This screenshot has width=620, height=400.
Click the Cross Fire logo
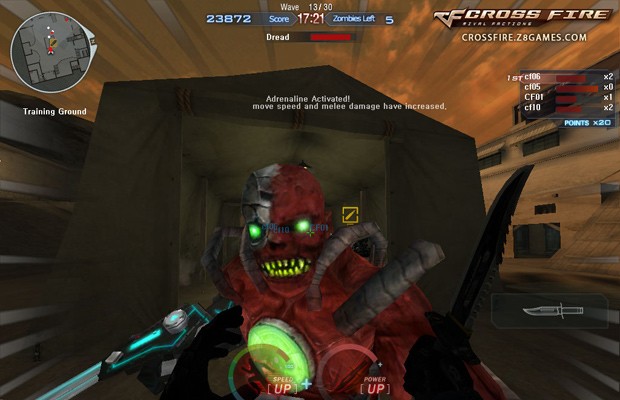(x=524, y=16)
